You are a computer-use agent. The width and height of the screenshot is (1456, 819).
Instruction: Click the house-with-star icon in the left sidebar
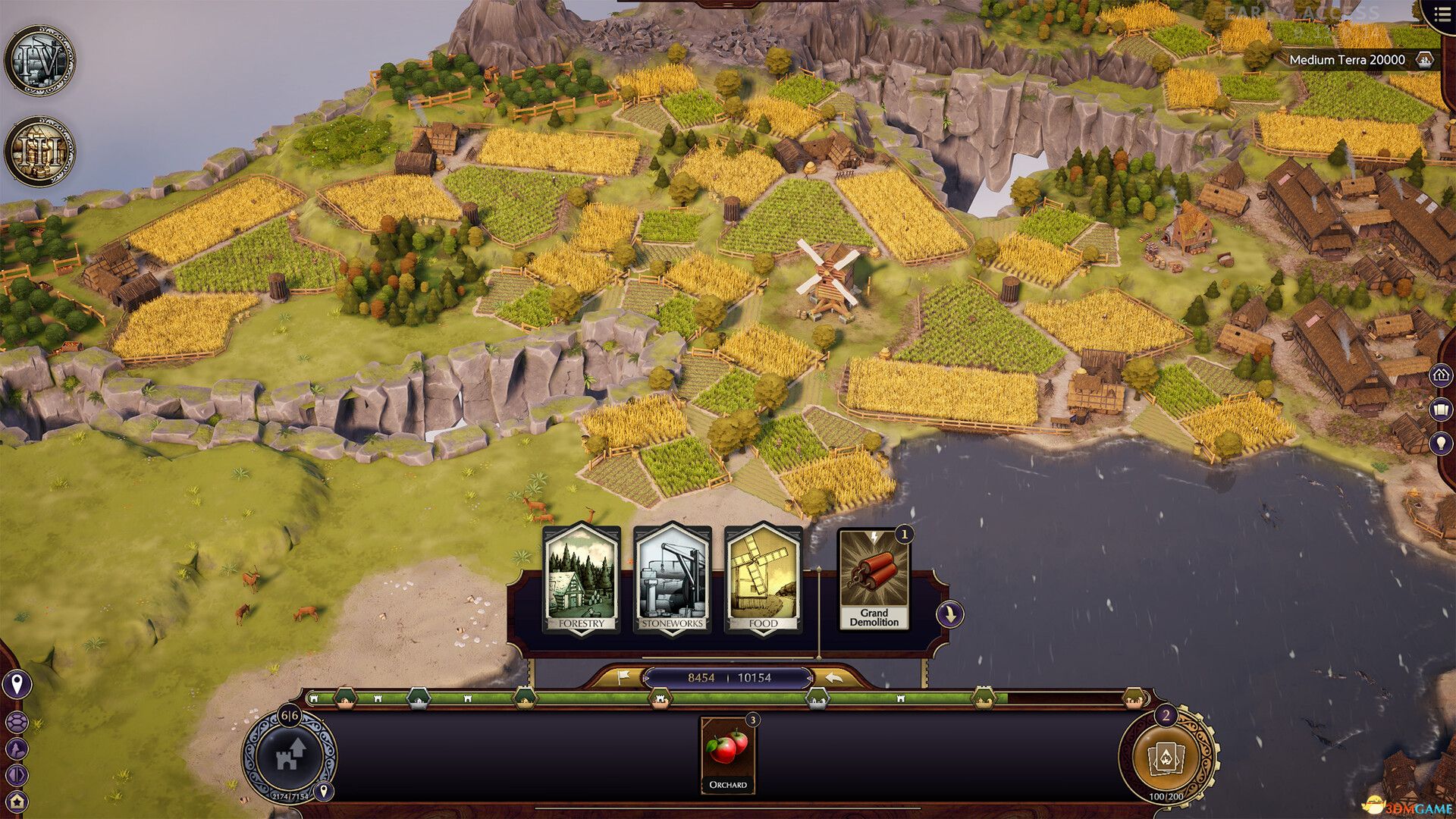[15, 801]
